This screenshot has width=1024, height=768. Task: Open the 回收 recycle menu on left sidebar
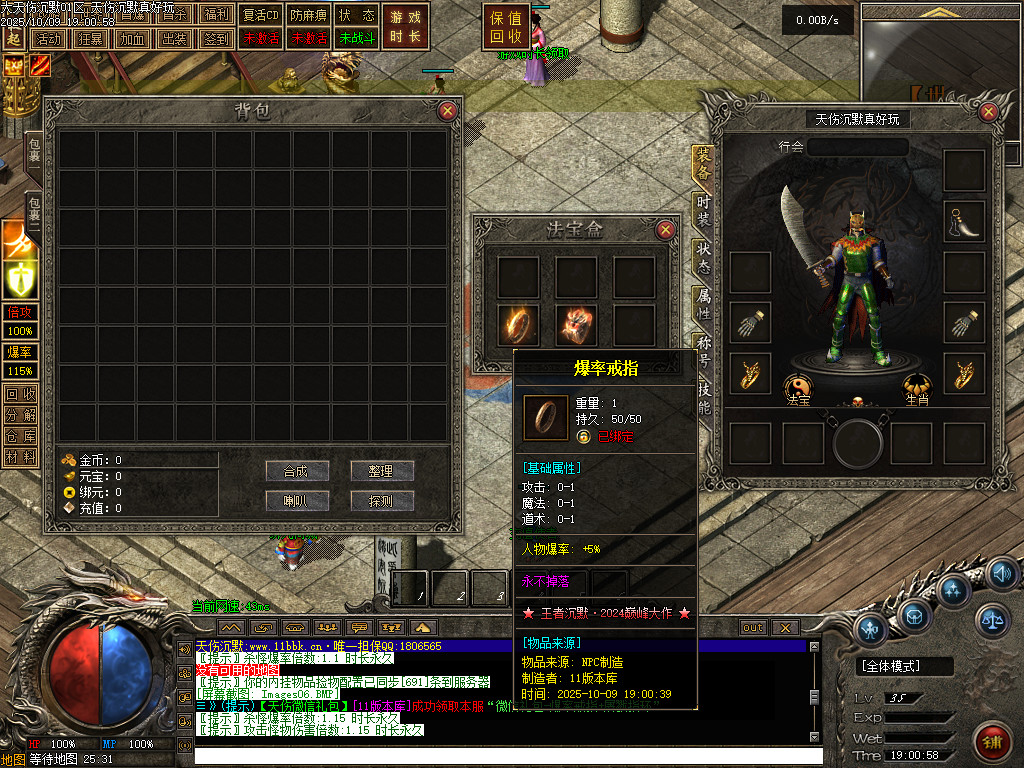(20, 394)
